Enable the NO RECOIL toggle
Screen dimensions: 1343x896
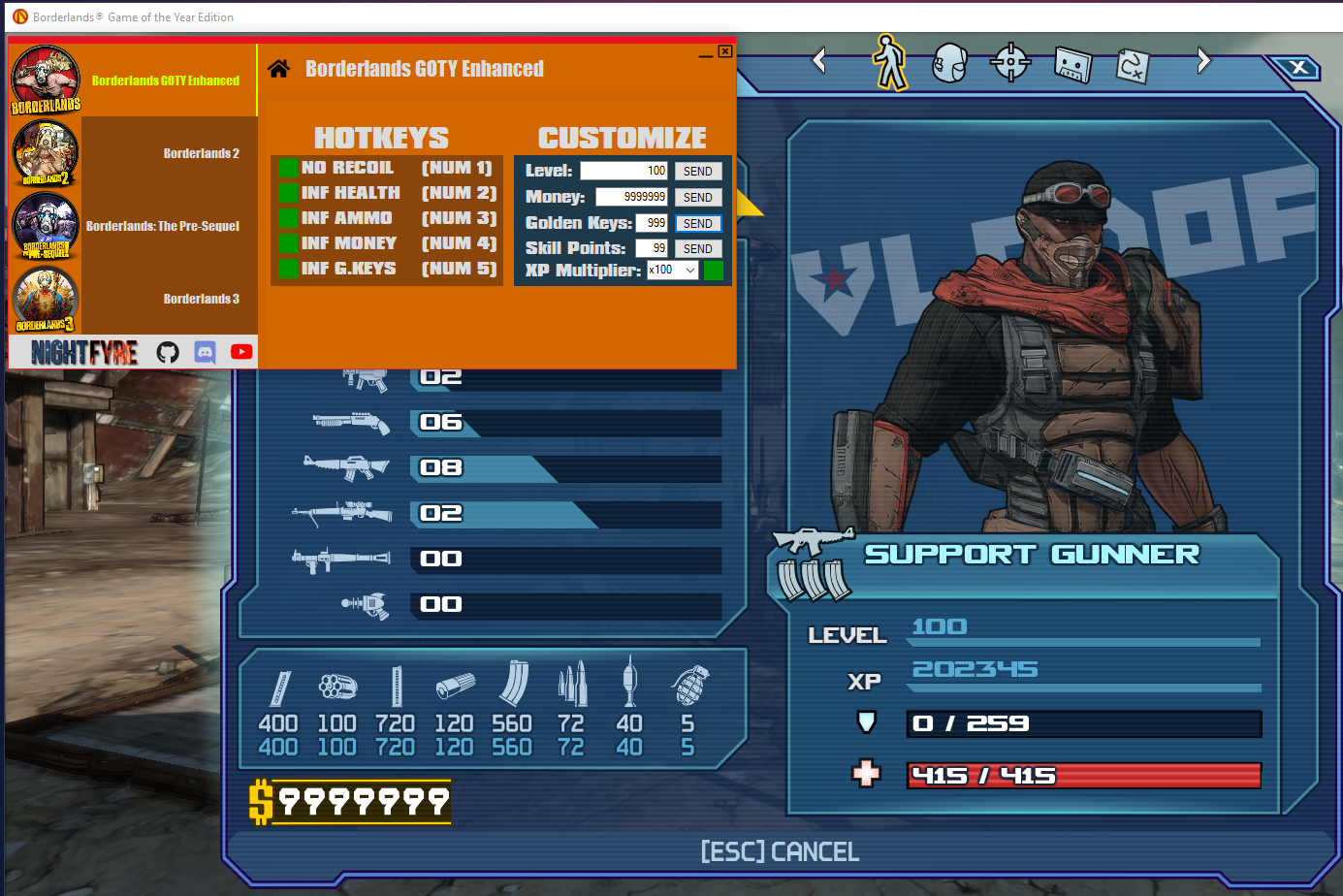288,167
